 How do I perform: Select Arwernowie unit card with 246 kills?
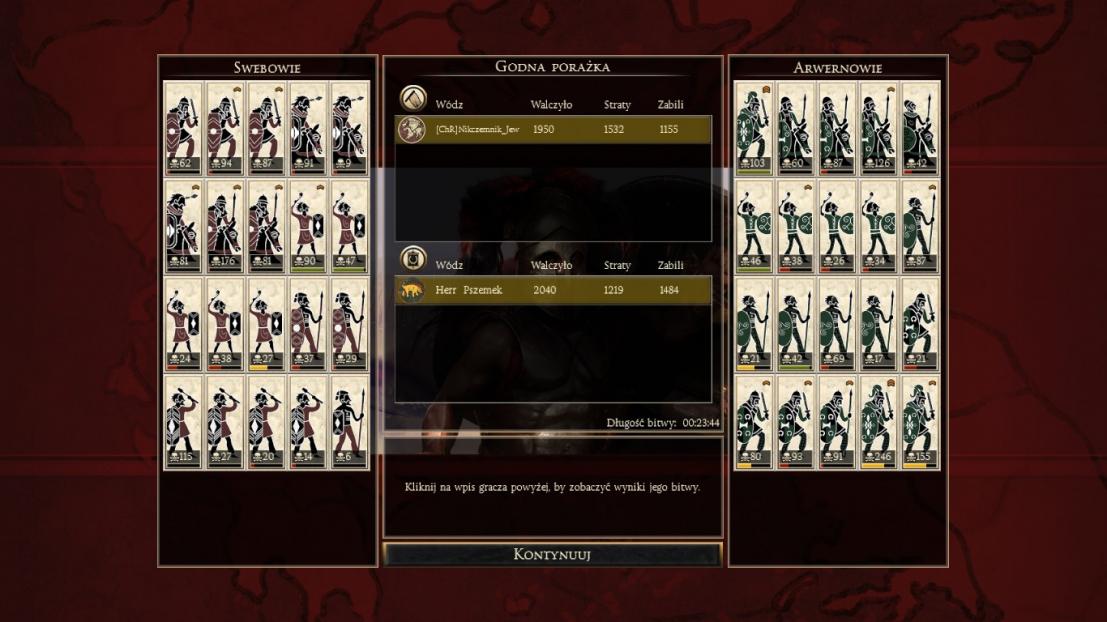(x=878, y=422)
